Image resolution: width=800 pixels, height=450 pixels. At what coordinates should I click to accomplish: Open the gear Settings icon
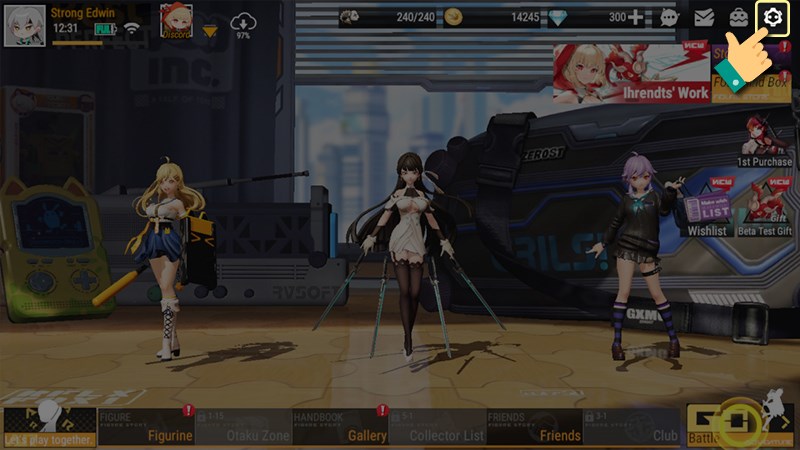tap(771, 17)
